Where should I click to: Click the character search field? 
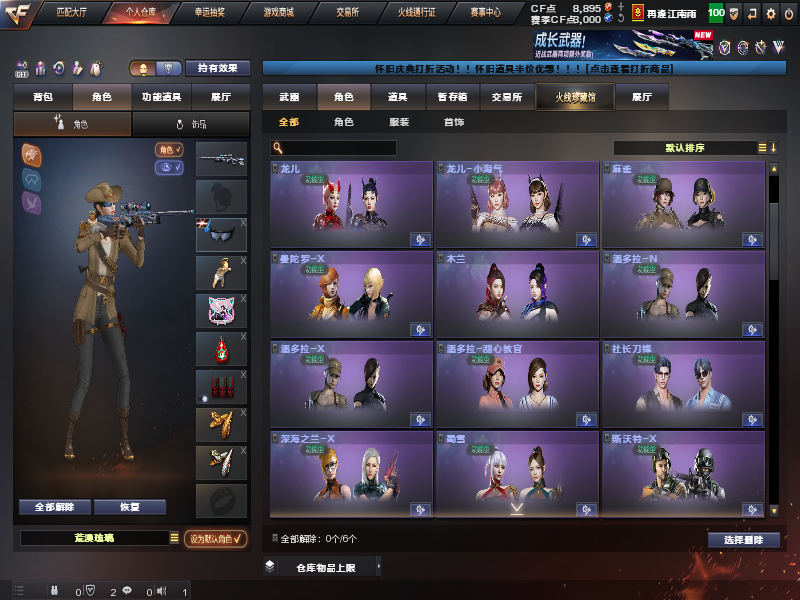click(x=334, y=148)
